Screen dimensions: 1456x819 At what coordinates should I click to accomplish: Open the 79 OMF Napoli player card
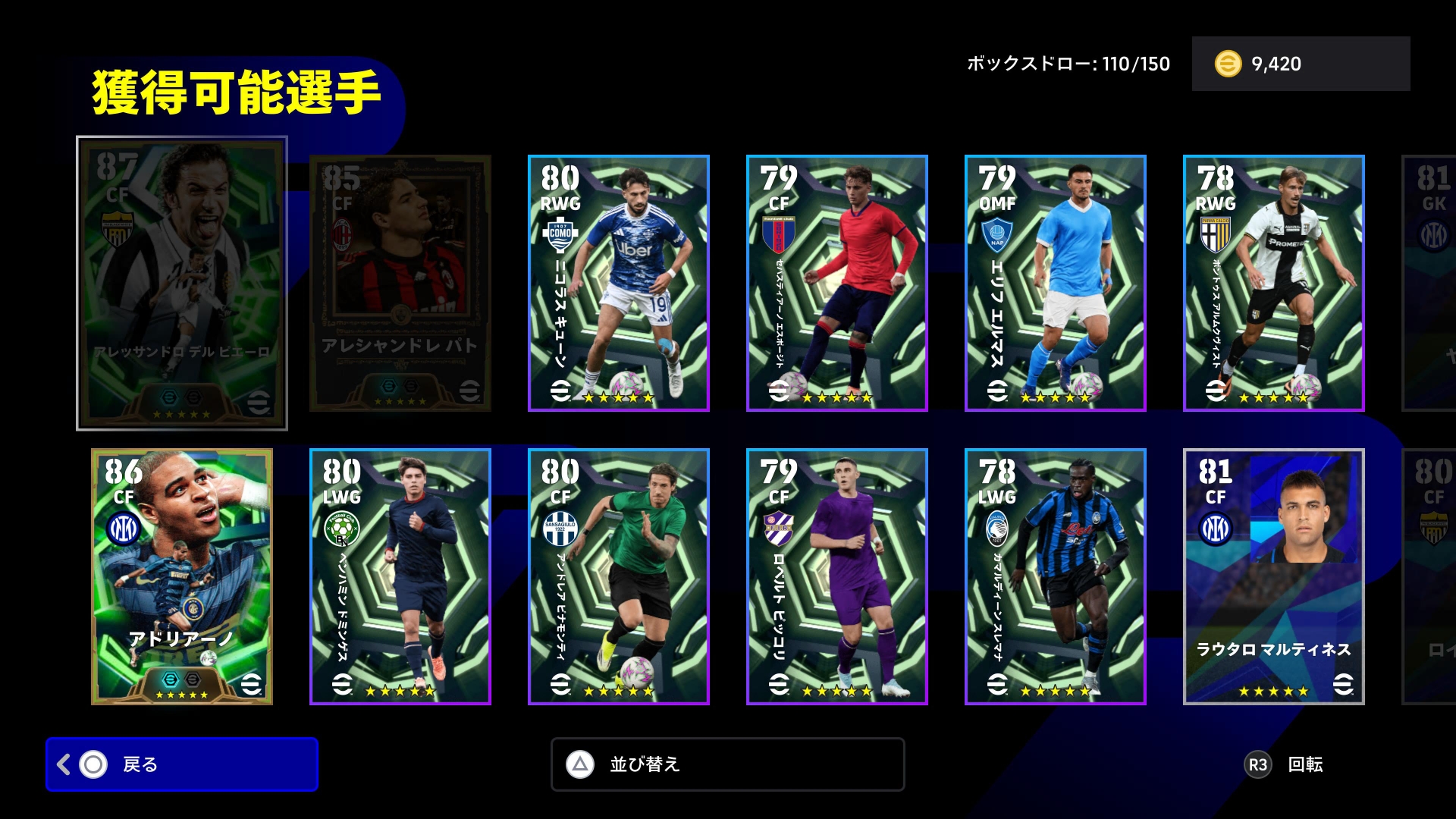(1056, 284)
